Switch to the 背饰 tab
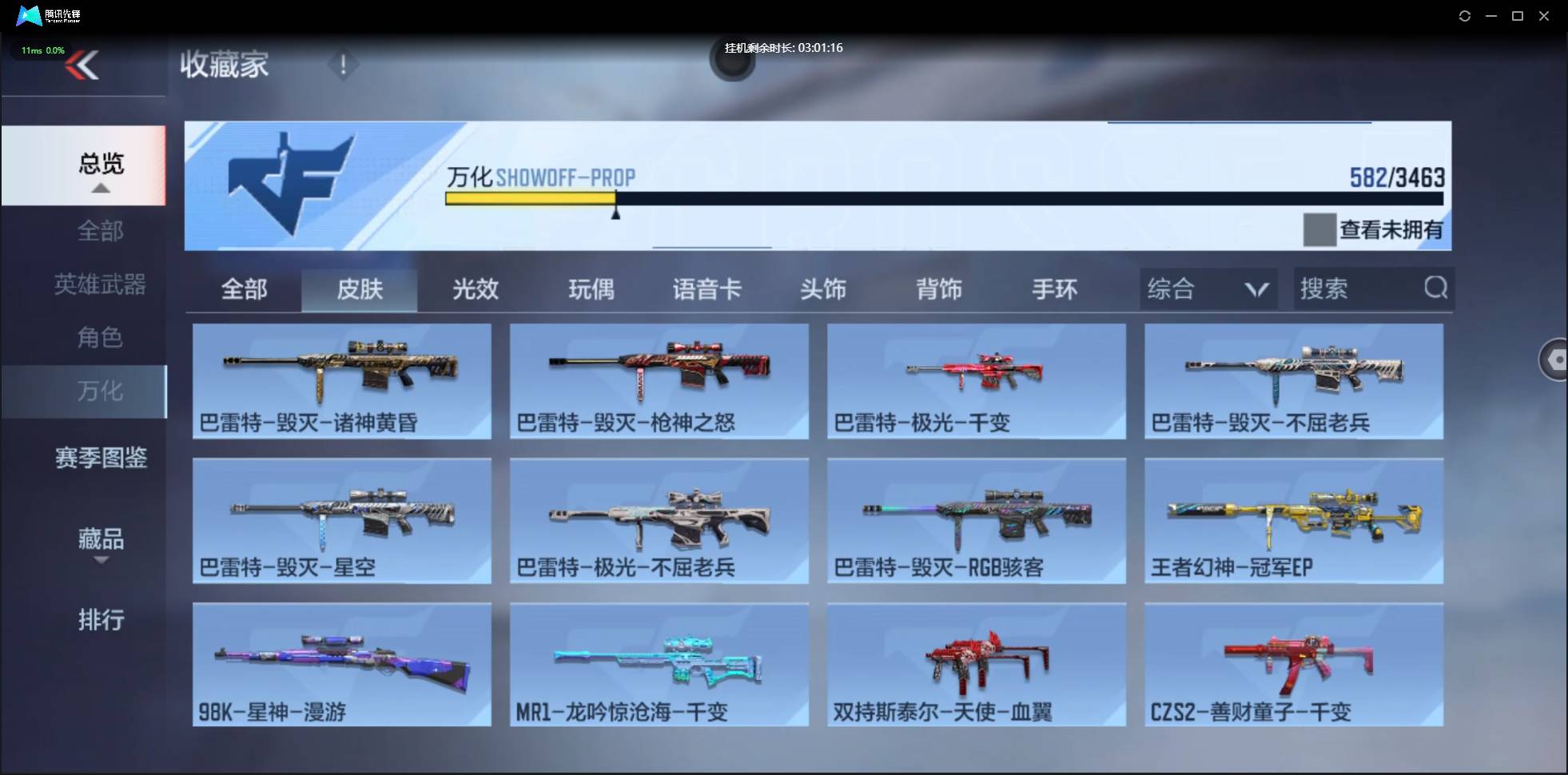1568x775 pixels. pyautogui.click(x=939, y=289)
